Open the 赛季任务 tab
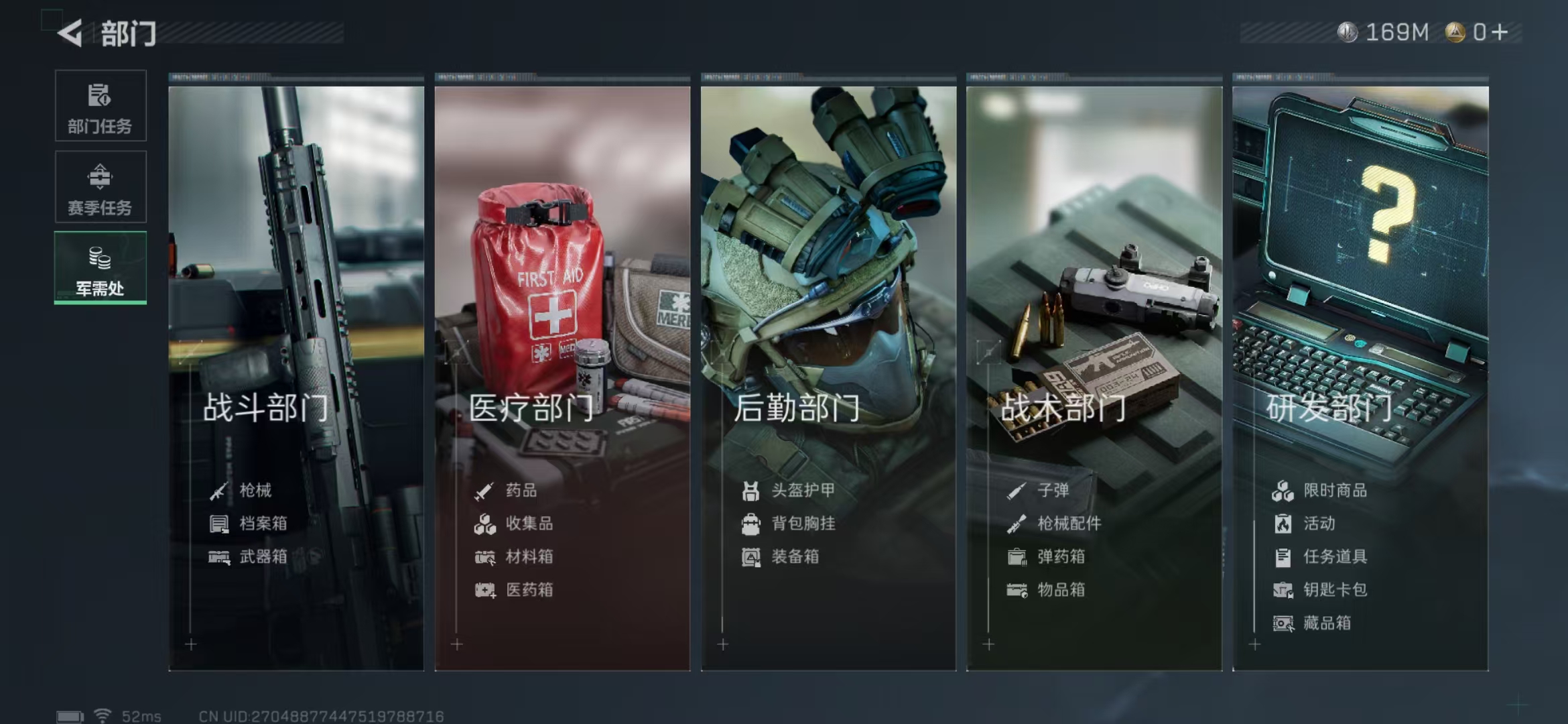The height and width of the screenshot is (724, 1568). 100,187
